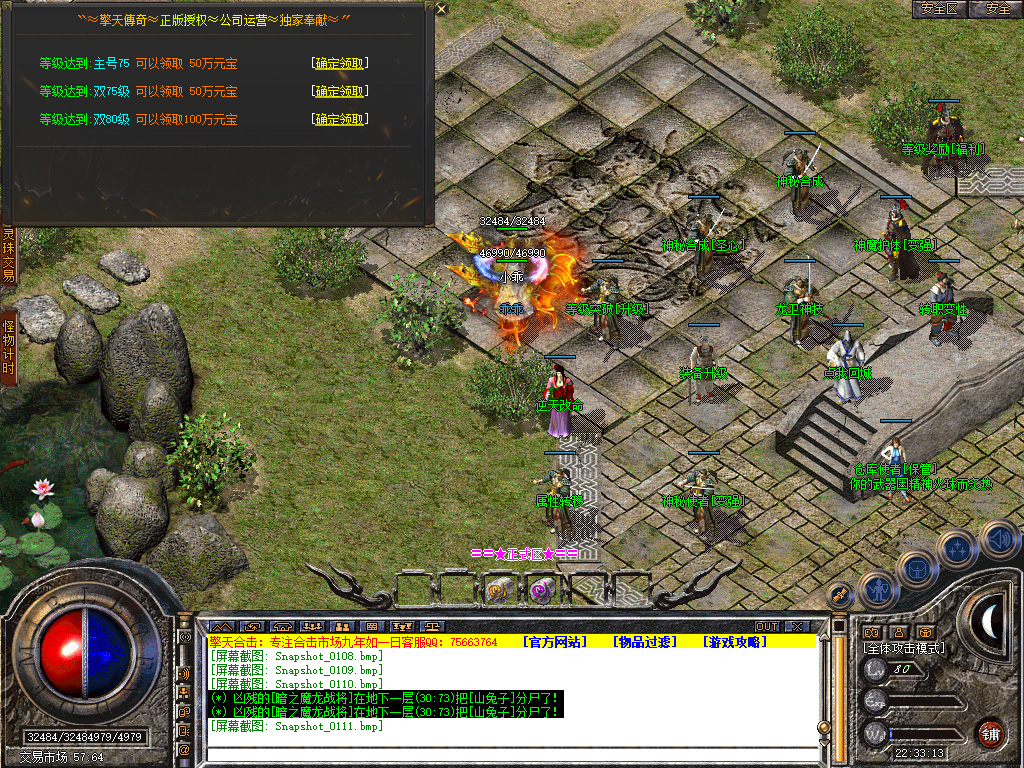Image resolution: width=1024 pixels, height=768 pixels.
Task: Use the purple scroll in the belt slot
Action: (x=541, y=590)
